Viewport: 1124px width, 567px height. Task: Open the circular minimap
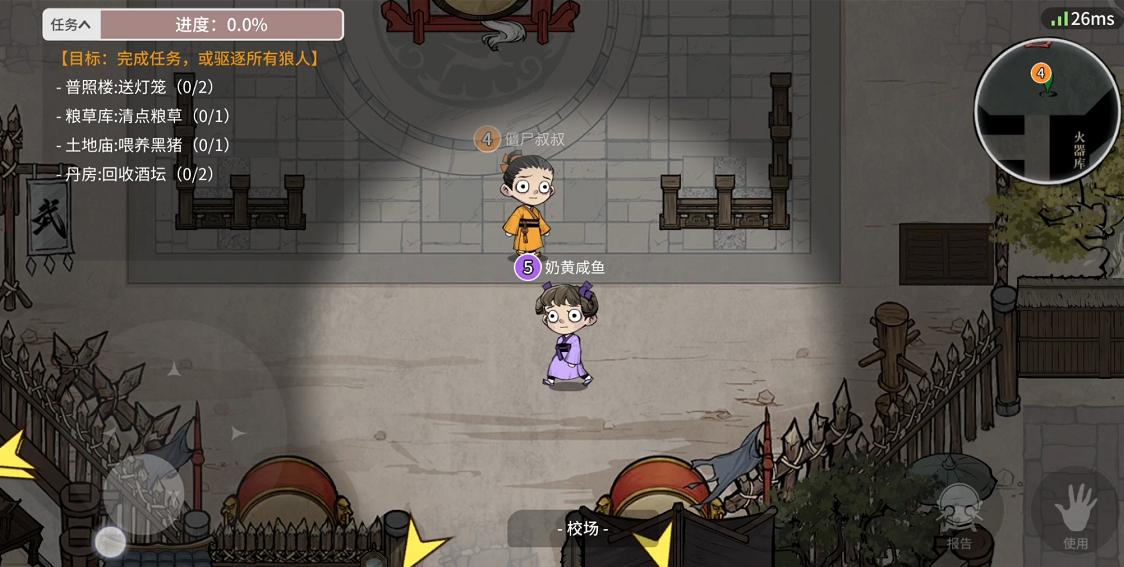(x=1046, y=110)
